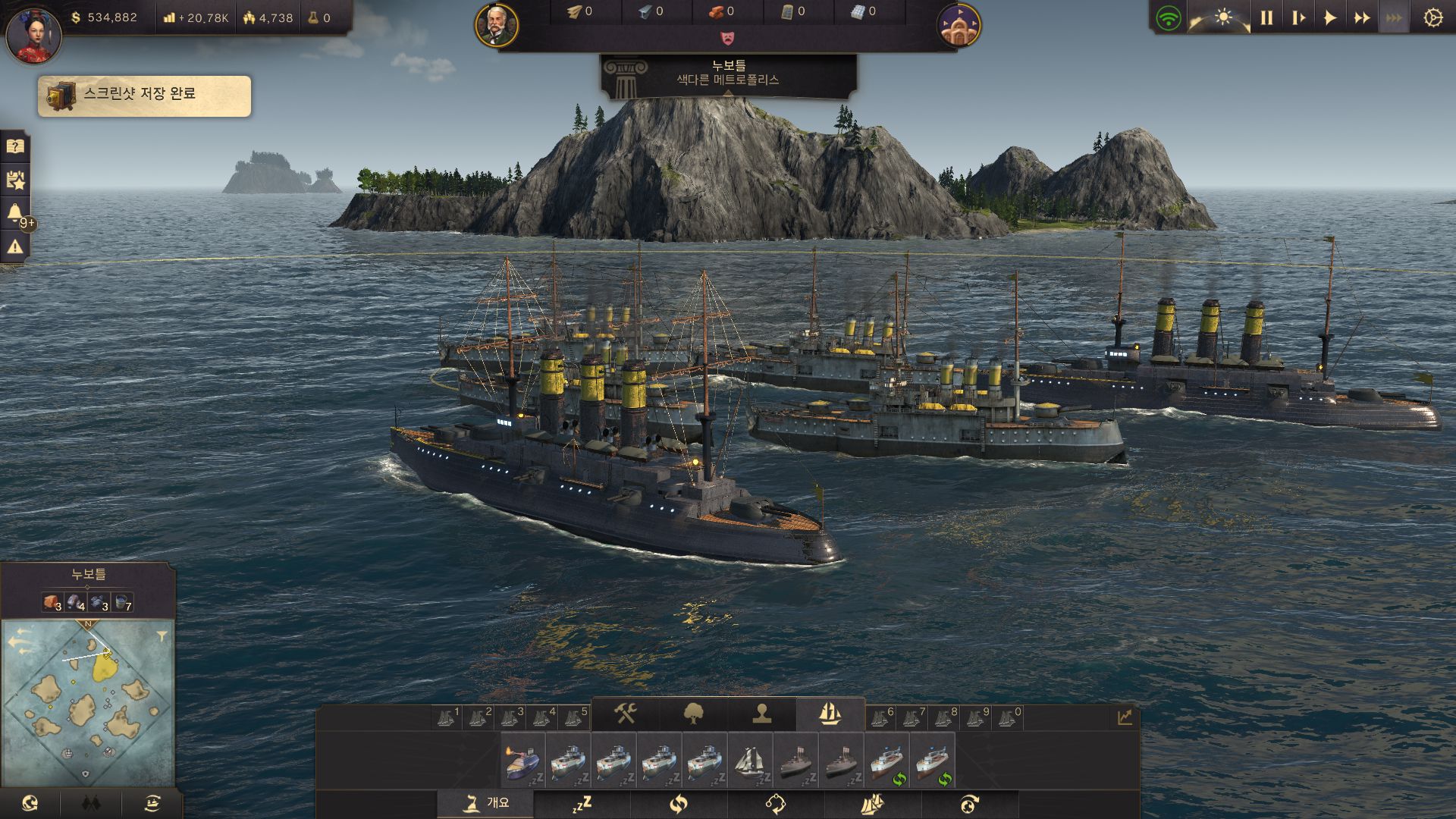Screen dimensions: 1456x819
Task: Switch to the Overview (개요) tab
Action: (x=485, y=803)
